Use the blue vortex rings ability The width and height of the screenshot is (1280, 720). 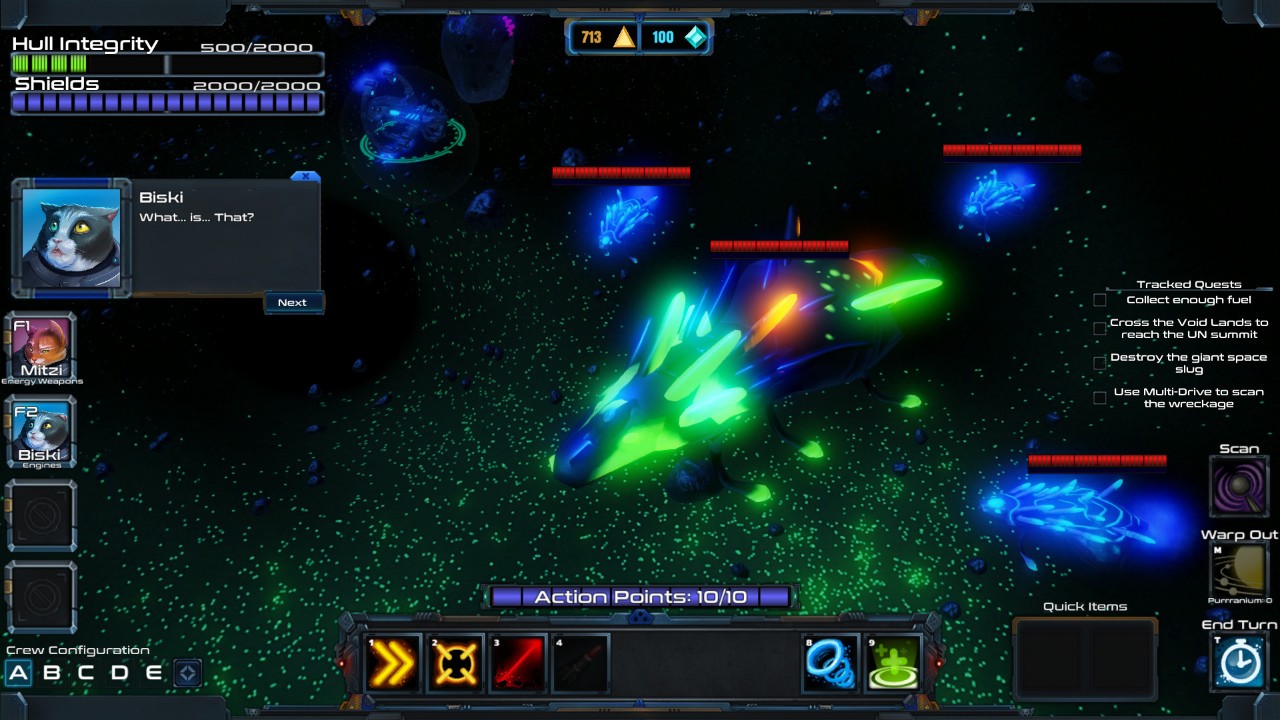point(831,663)
